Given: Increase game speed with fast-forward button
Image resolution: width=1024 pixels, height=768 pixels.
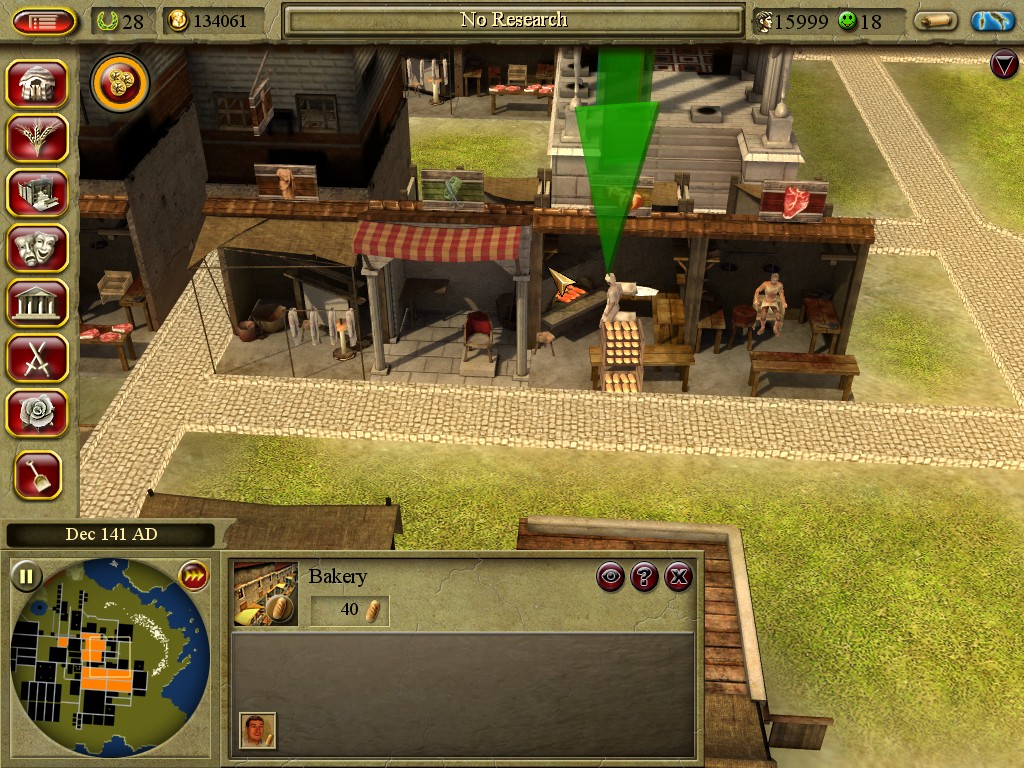Looking at the screenshot, I should (x=192, y=575).
